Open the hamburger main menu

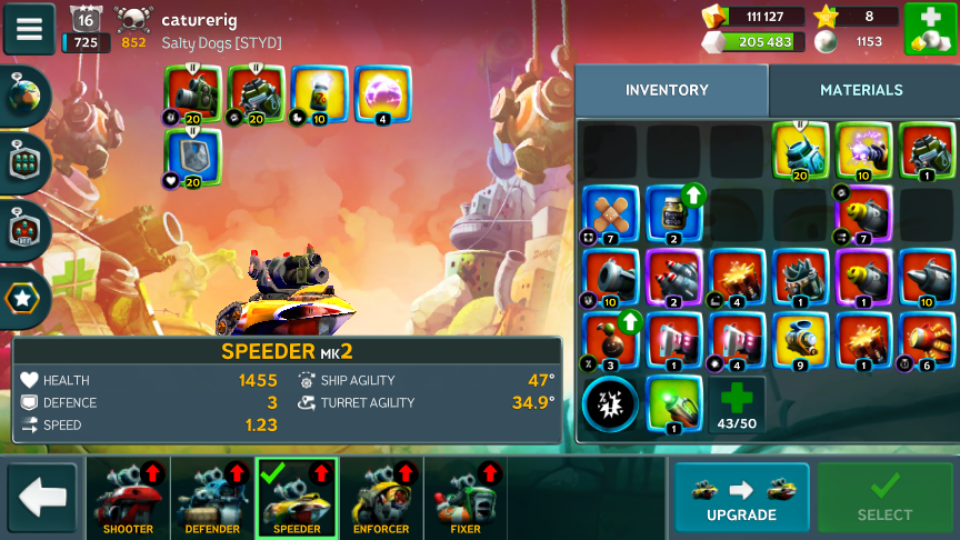click(29, 29)
